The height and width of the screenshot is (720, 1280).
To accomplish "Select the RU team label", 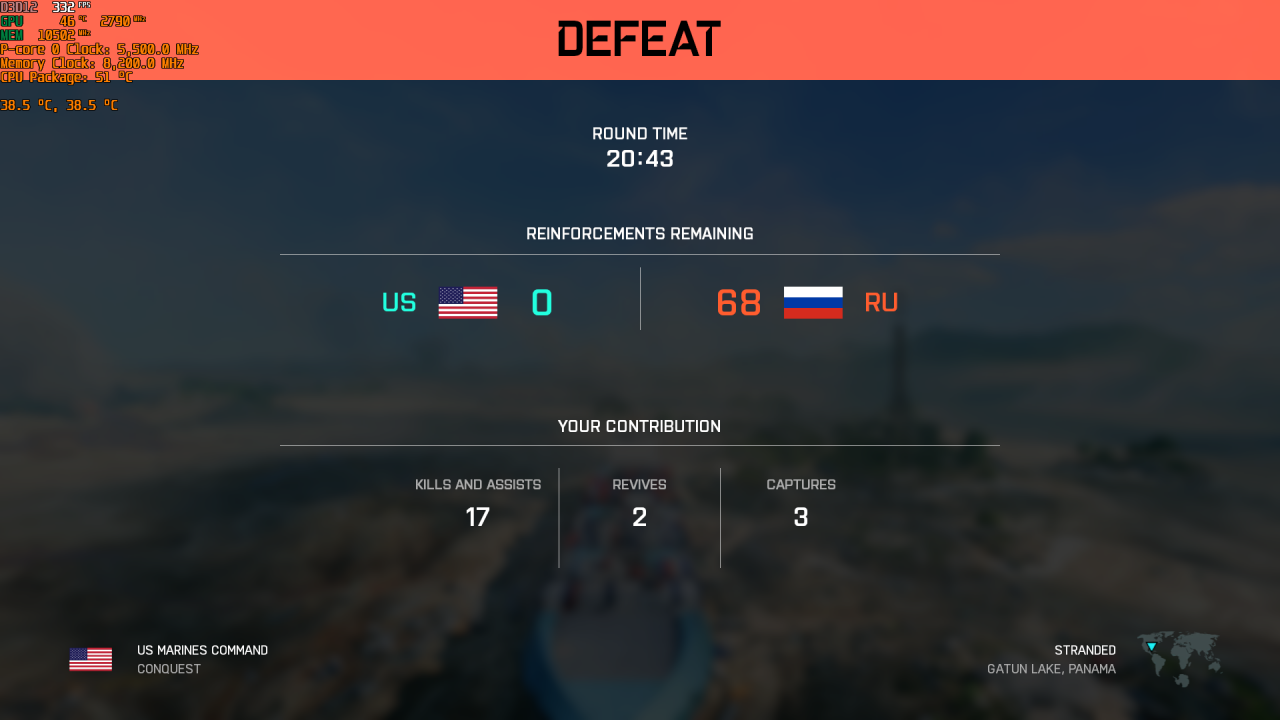I will pyautogui.click(x=881, y=302).
